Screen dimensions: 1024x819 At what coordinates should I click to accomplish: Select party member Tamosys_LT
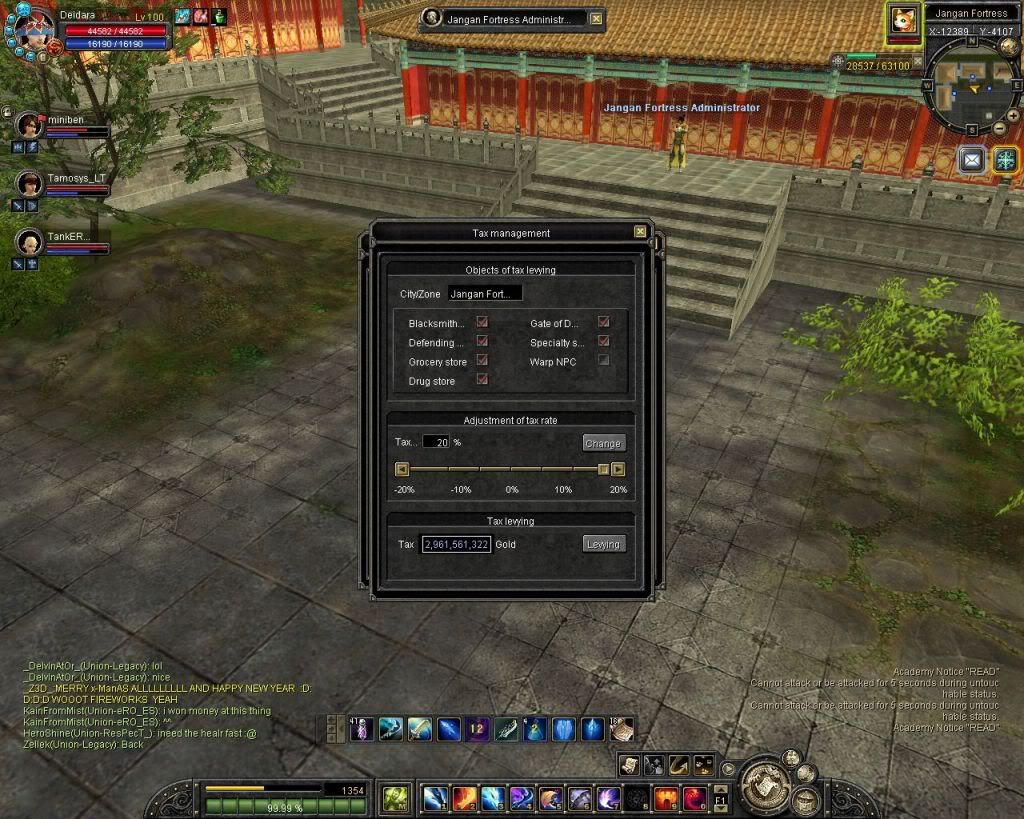pos(30,183)
